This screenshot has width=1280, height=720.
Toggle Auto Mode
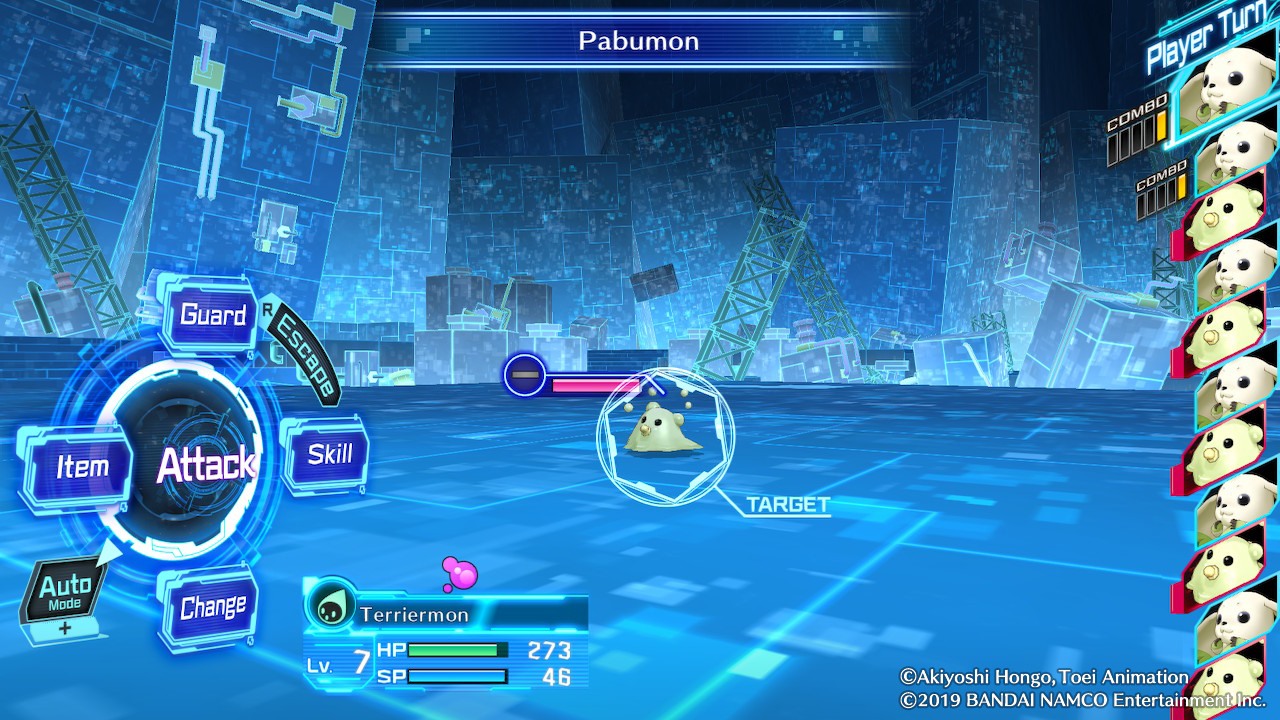pos(65,592)
